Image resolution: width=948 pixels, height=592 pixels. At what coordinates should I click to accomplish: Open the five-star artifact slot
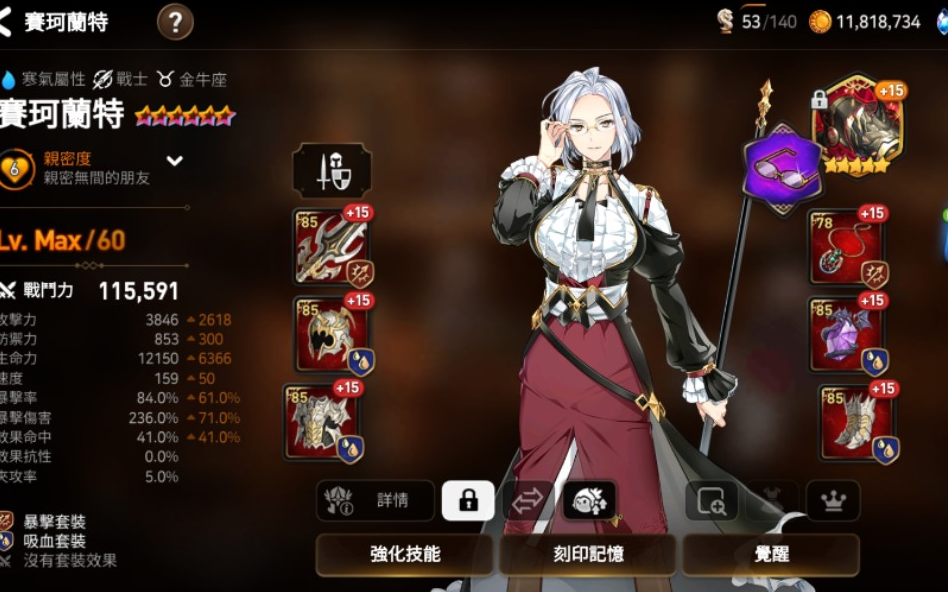click(857, 125)
